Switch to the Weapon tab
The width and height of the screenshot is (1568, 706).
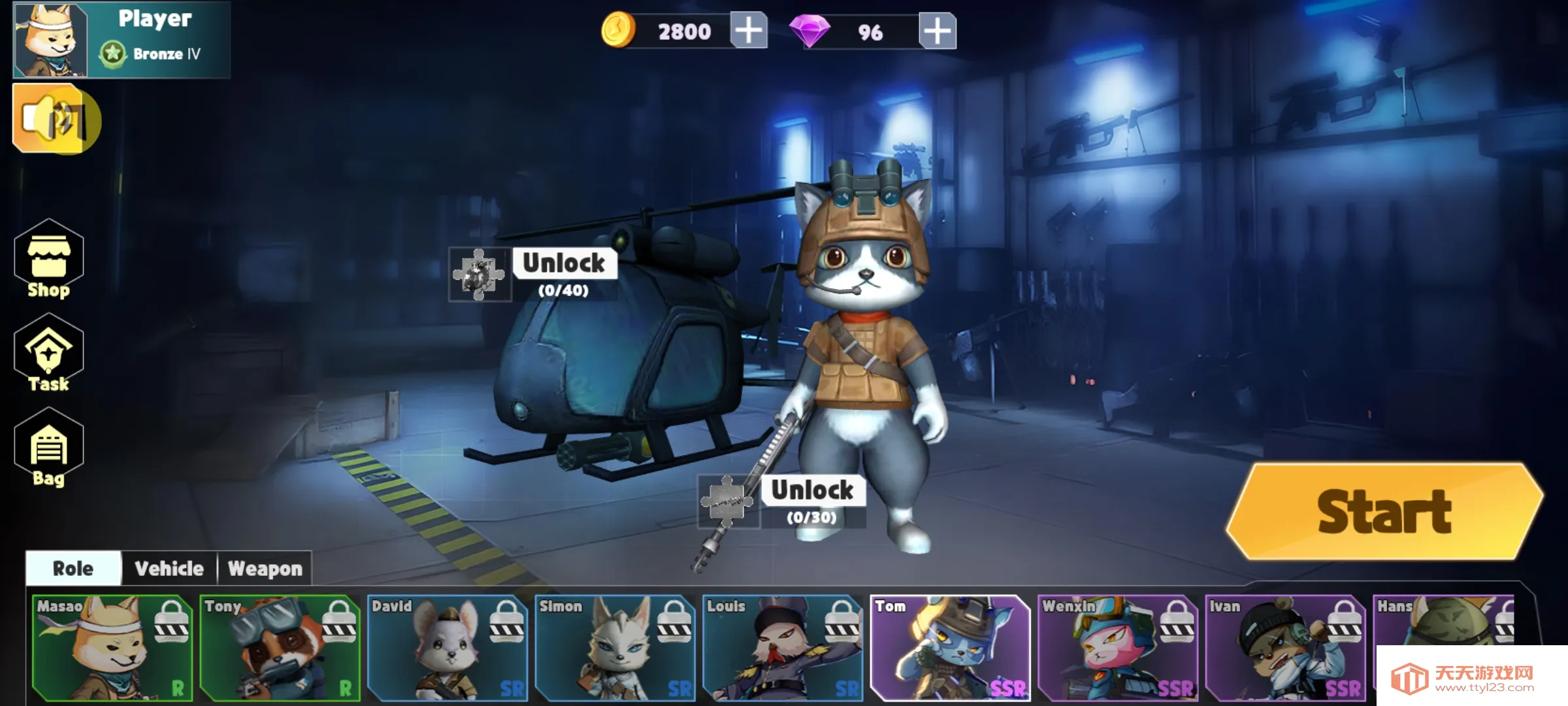tap(264, 569)
